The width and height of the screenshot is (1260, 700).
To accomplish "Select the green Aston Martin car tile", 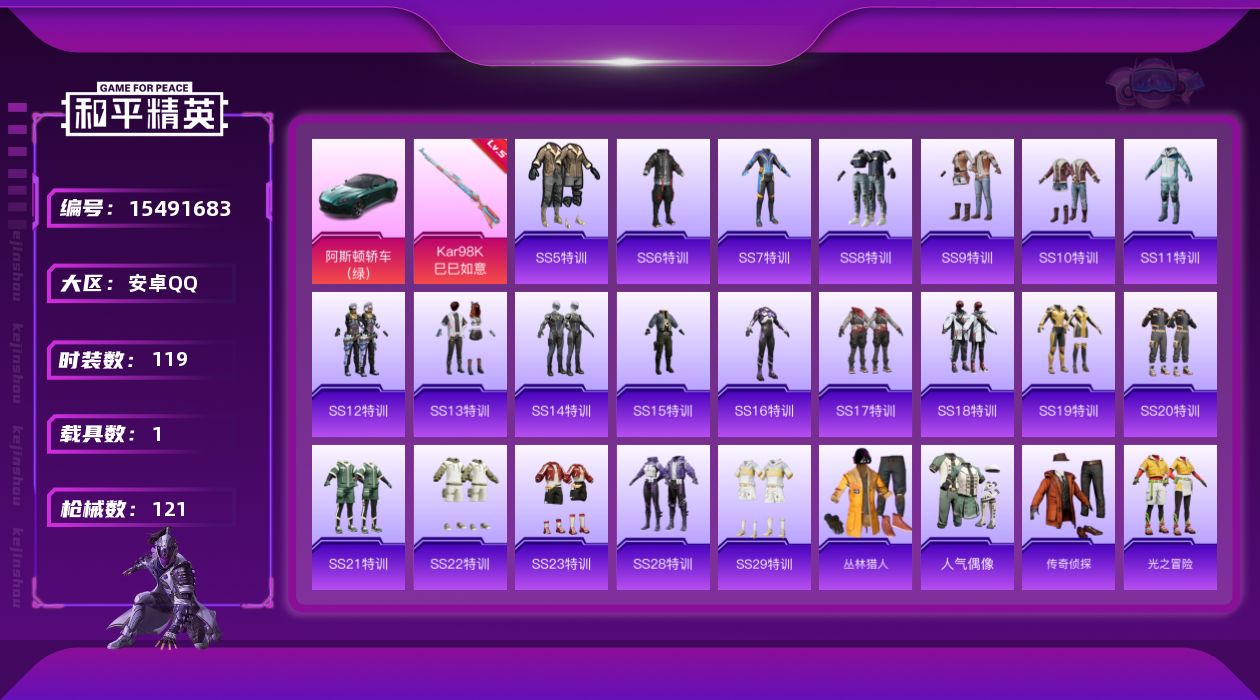I will pyautogui.click(x=358, y=211).
